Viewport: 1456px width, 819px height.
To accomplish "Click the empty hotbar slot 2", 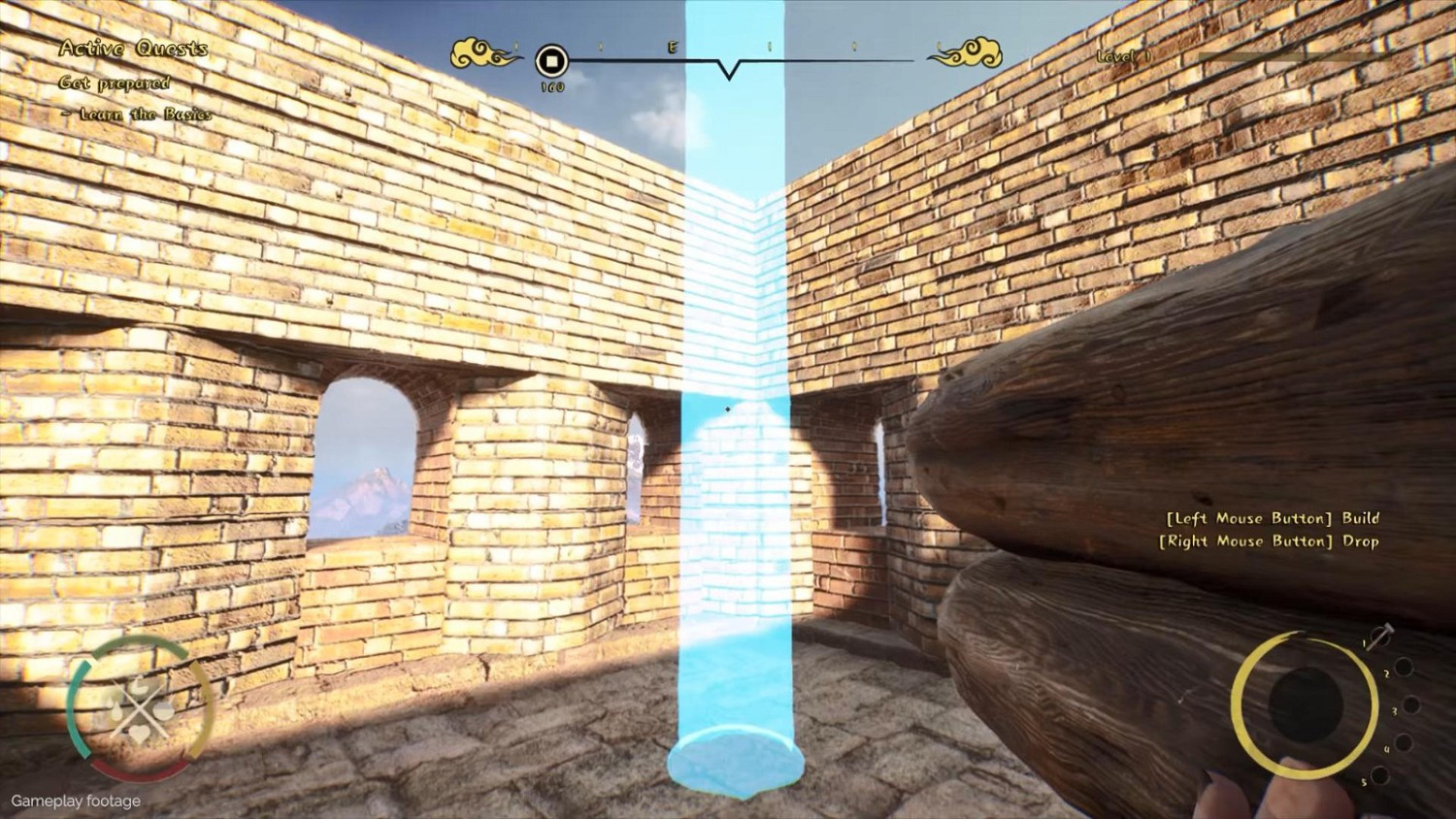I will [1405, 666].
